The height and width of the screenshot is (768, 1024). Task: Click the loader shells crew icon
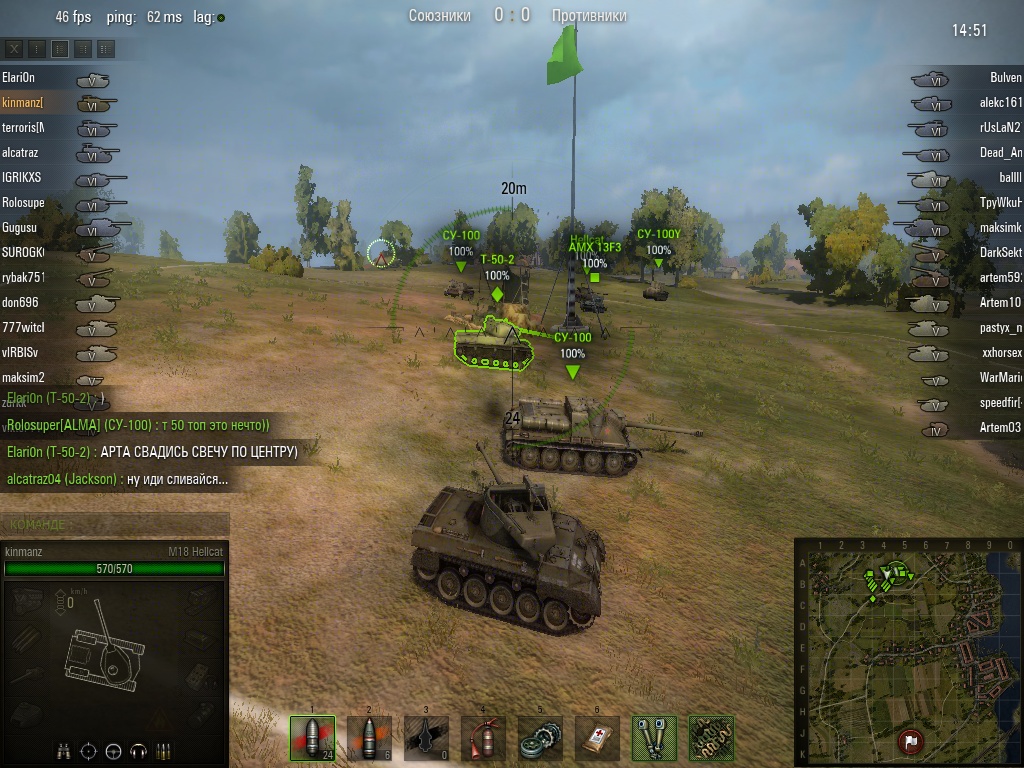(x=163, y=750)
